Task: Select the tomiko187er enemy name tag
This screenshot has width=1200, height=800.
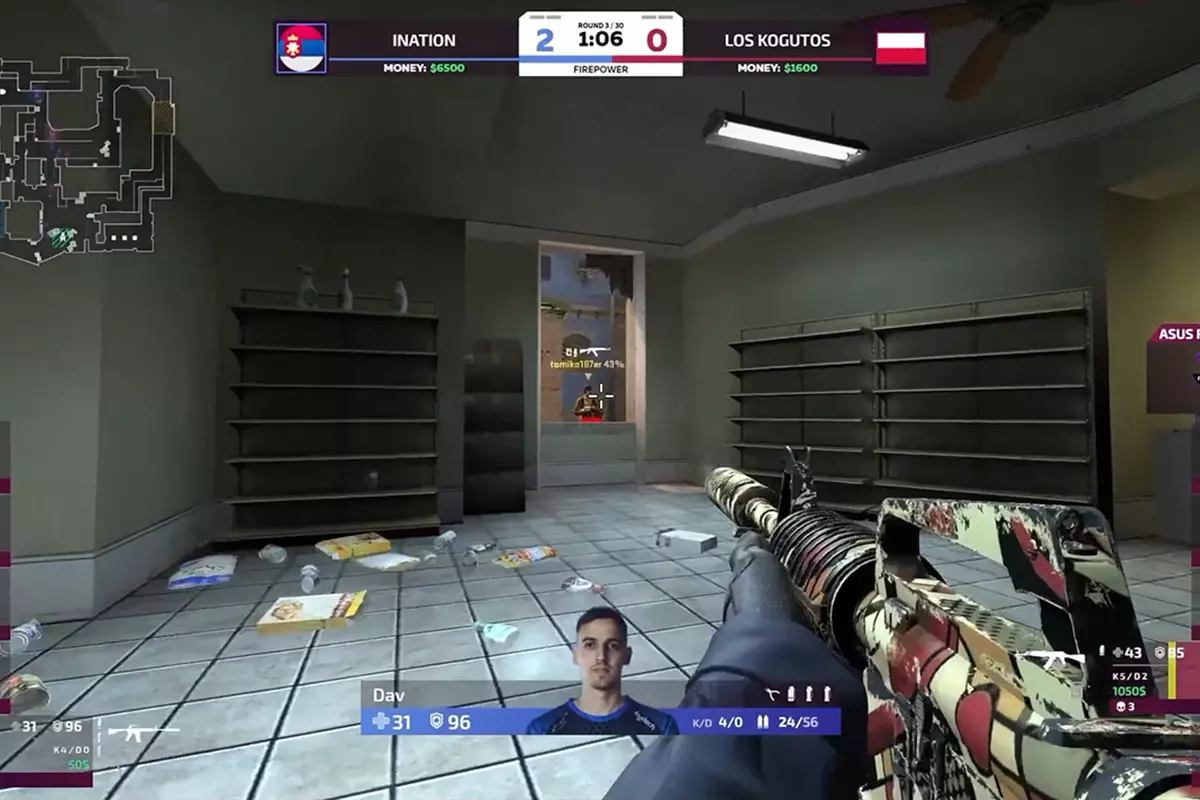Action: [x=586, y=364]
